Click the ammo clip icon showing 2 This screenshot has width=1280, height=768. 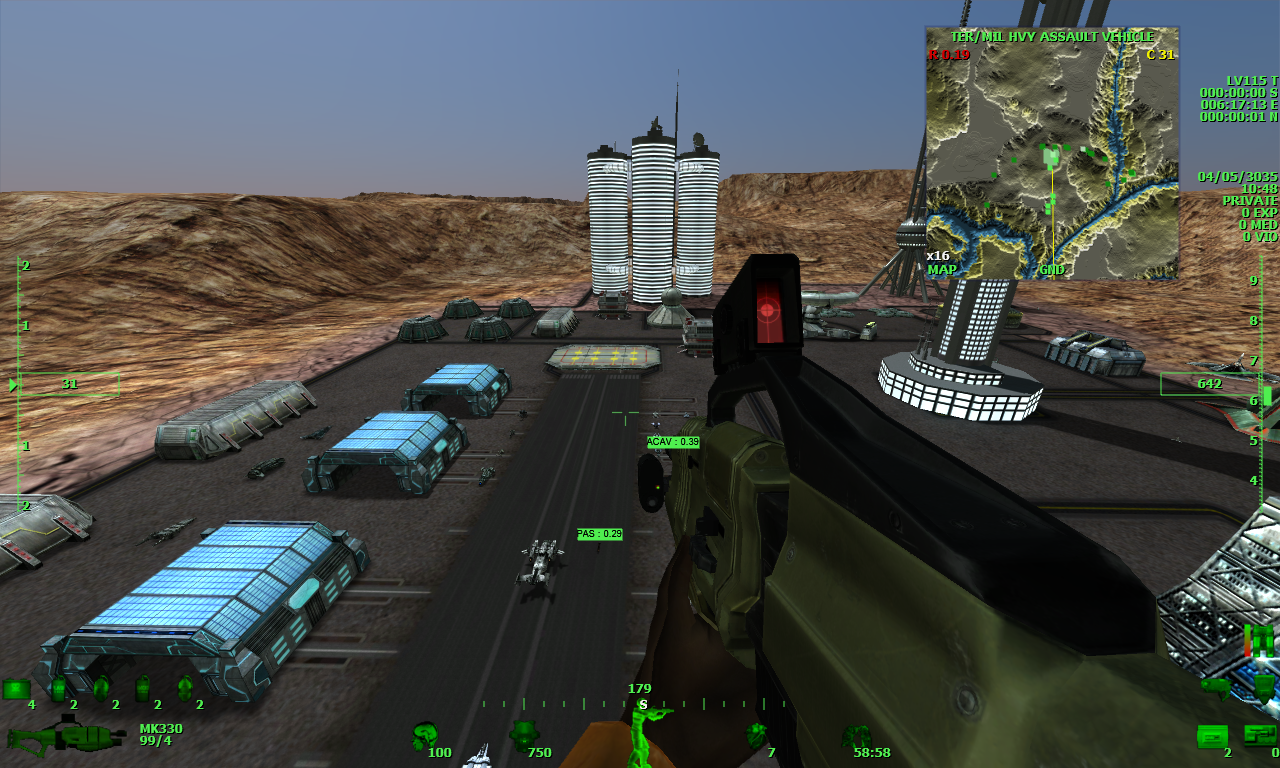(1212, 736)
